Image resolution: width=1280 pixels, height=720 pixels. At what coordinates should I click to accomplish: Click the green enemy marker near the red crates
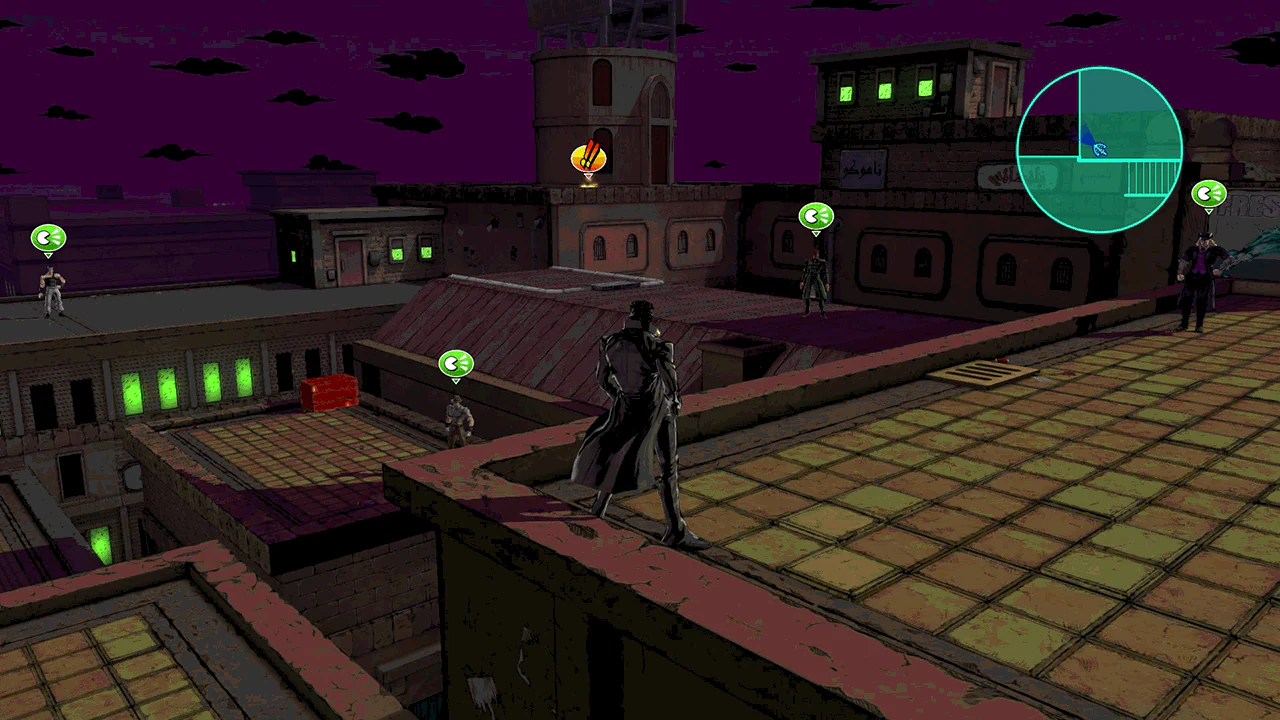(x=456, y=364)
